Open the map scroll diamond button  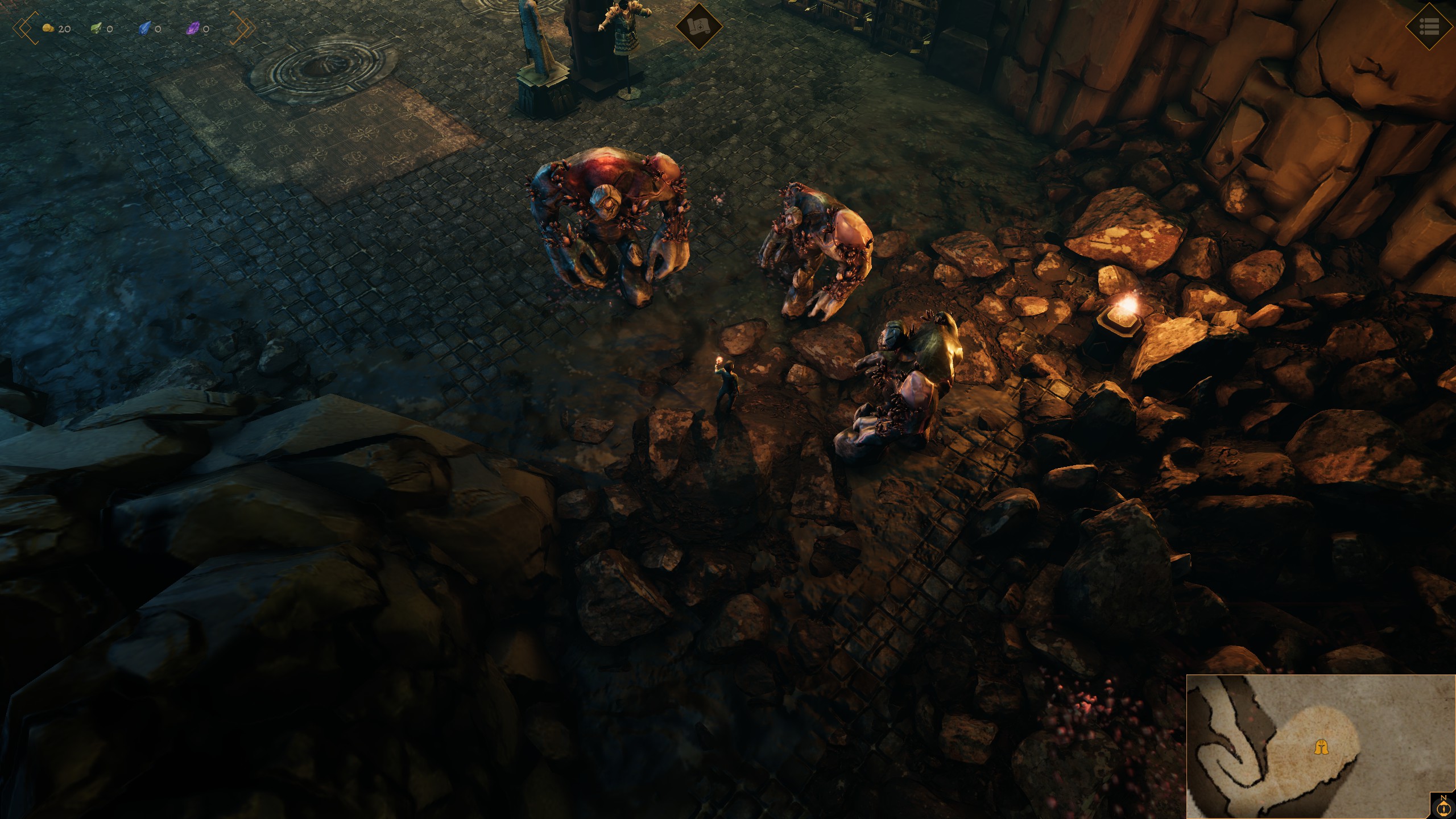click(698, 26)
